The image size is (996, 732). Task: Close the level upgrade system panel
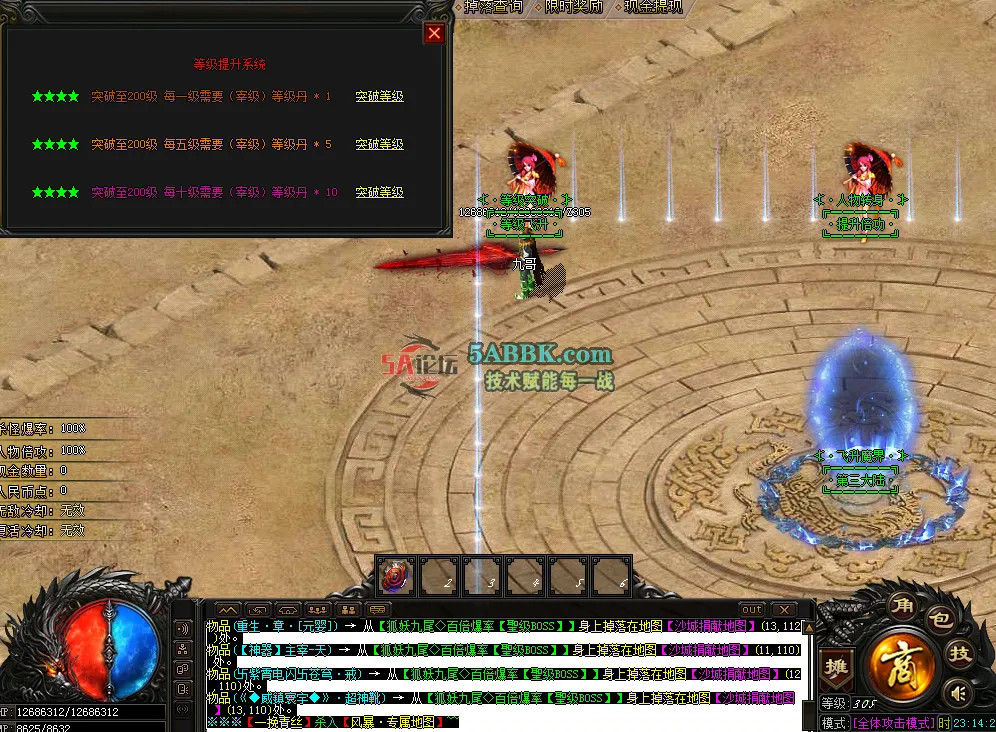[434, 33]
